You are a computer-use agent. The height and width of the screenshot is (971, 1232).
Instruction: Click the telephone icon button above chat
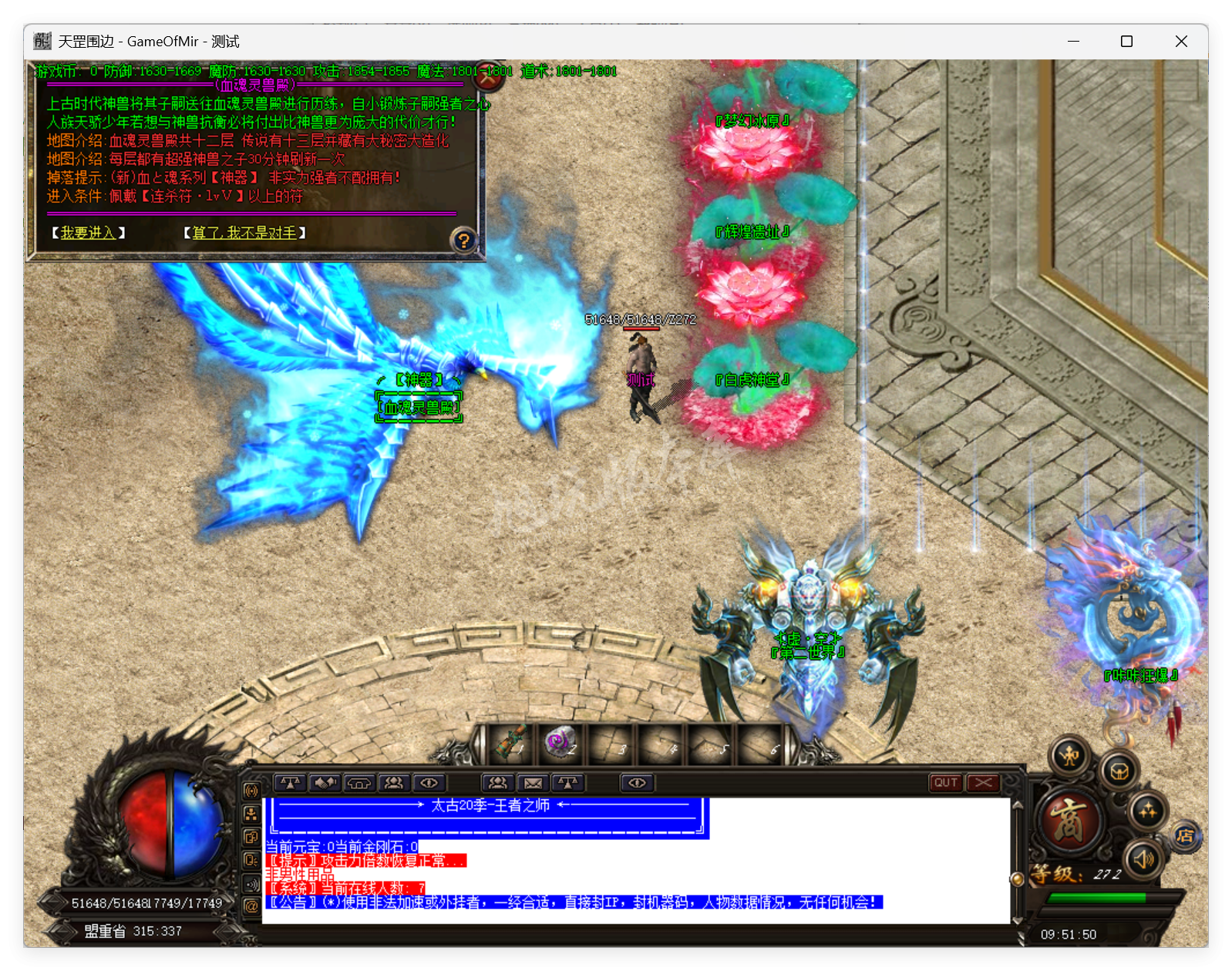pos(359,783)
